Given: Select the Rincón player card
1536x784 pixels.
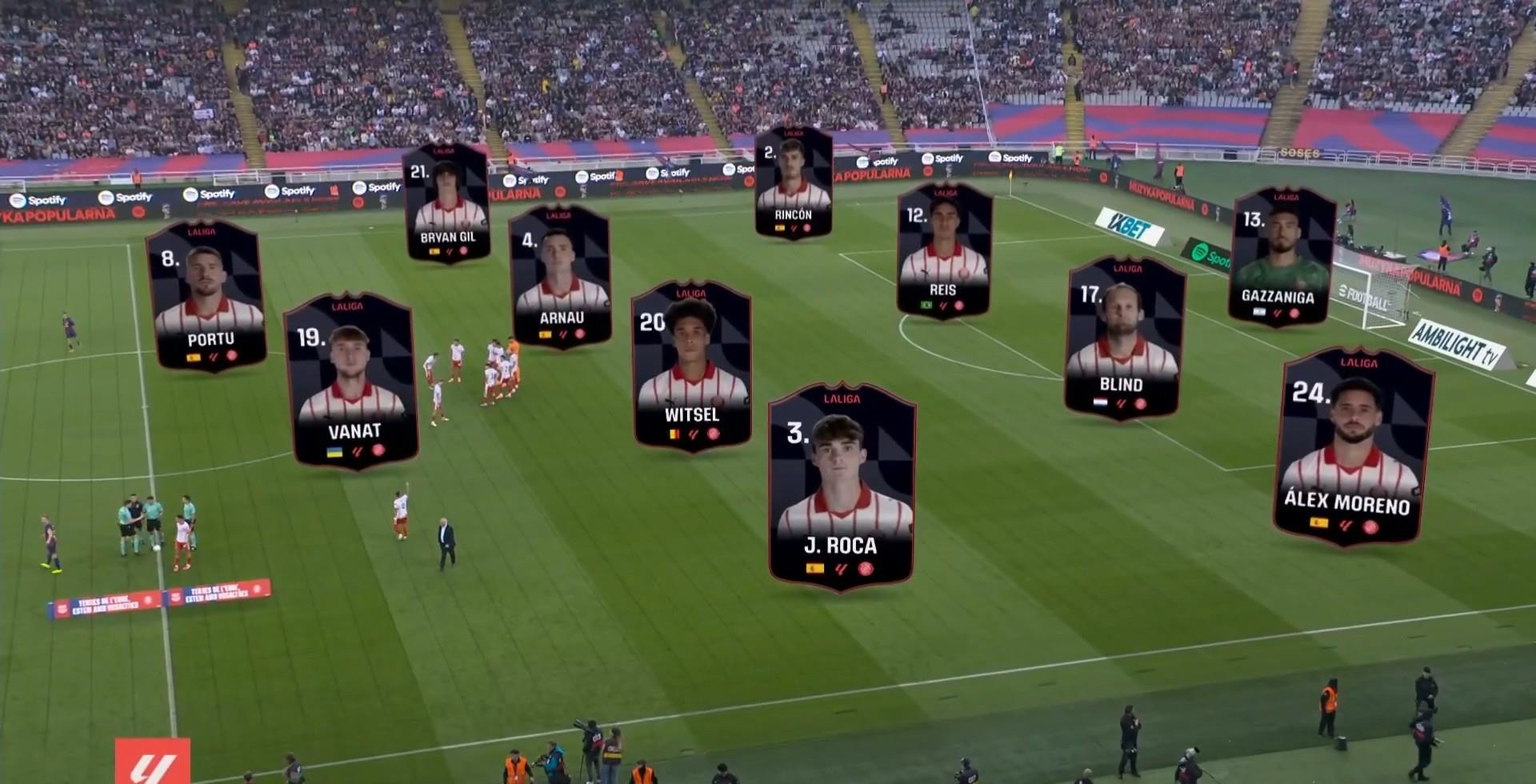Looking at the screenshot, I should 794,183.
